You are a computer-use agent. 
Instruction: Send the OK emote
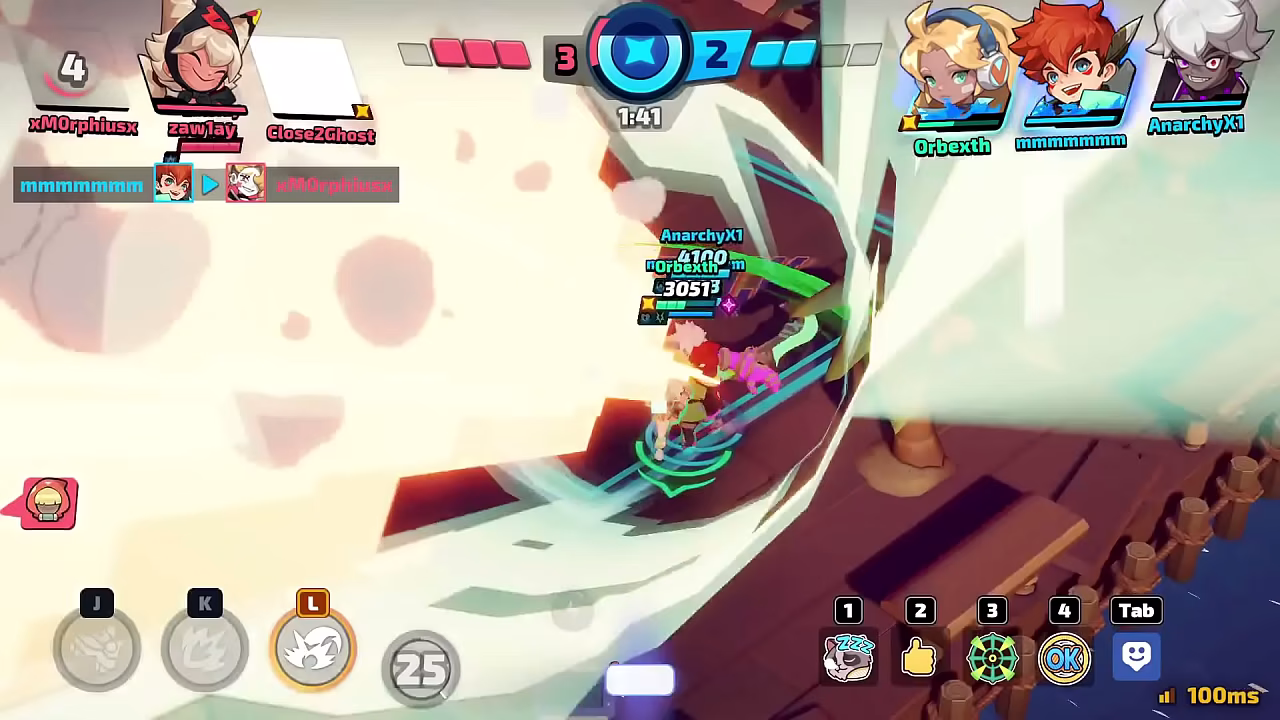click(1064, 657)
